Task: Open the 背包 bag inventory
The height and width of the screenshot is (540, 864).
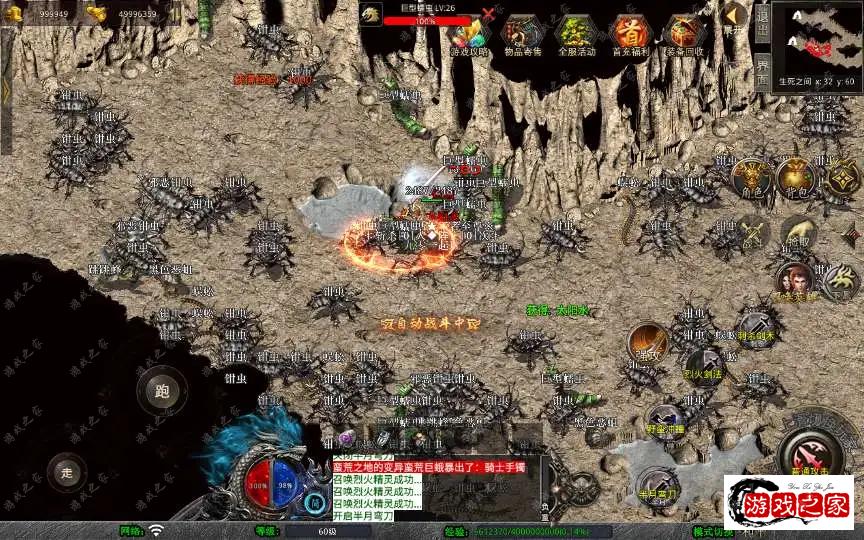Action: click(x=797, y=178)
